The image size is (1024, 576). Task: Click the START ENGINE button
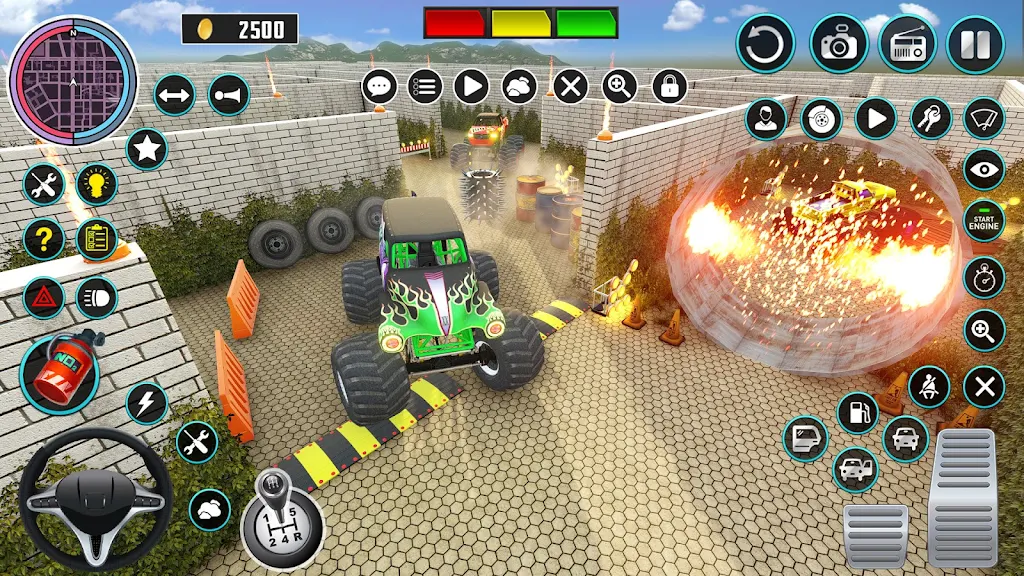tap(984, 221)
